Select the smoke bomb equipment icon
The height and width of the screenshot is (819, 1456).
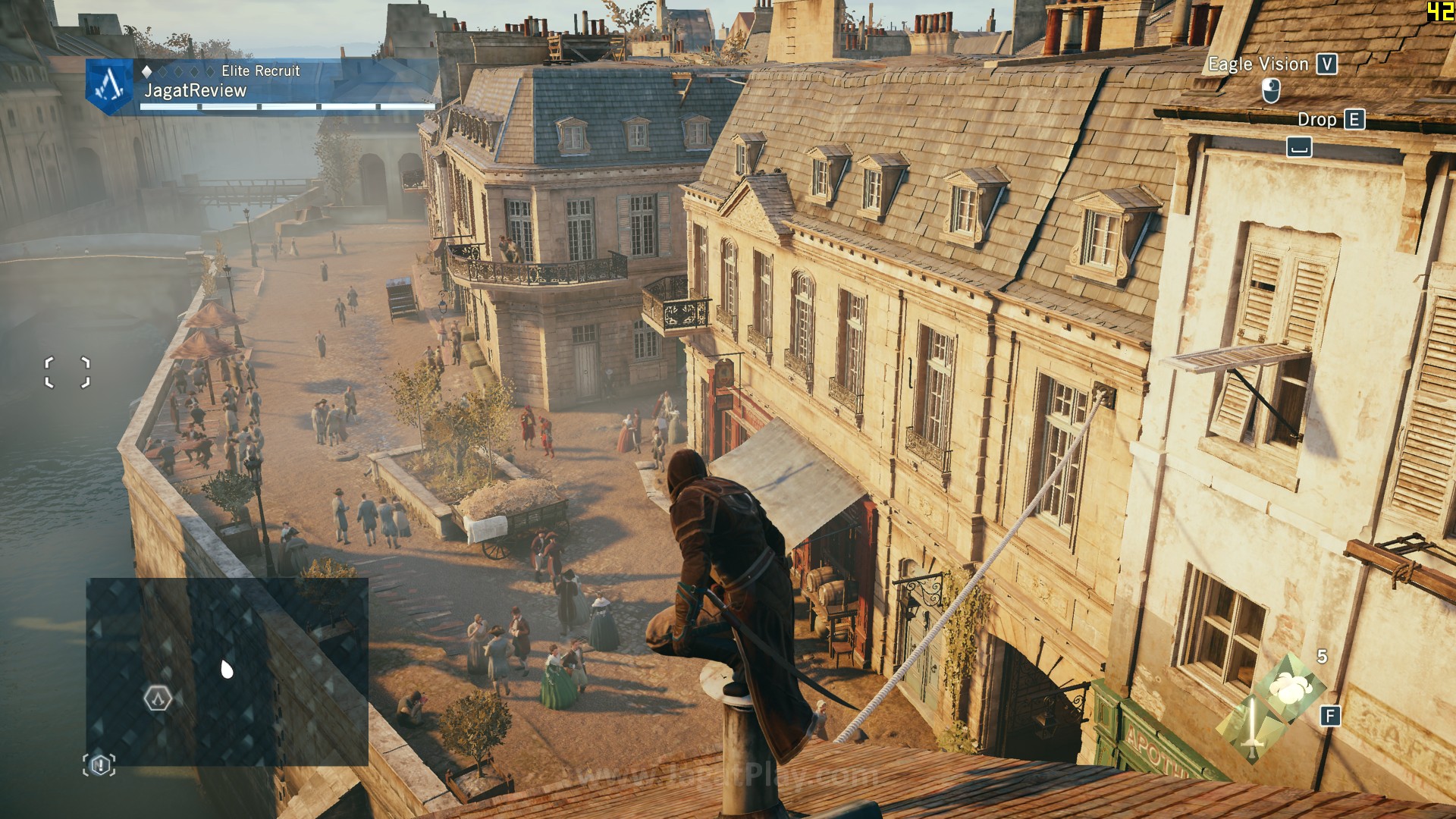click(1289, 689)
